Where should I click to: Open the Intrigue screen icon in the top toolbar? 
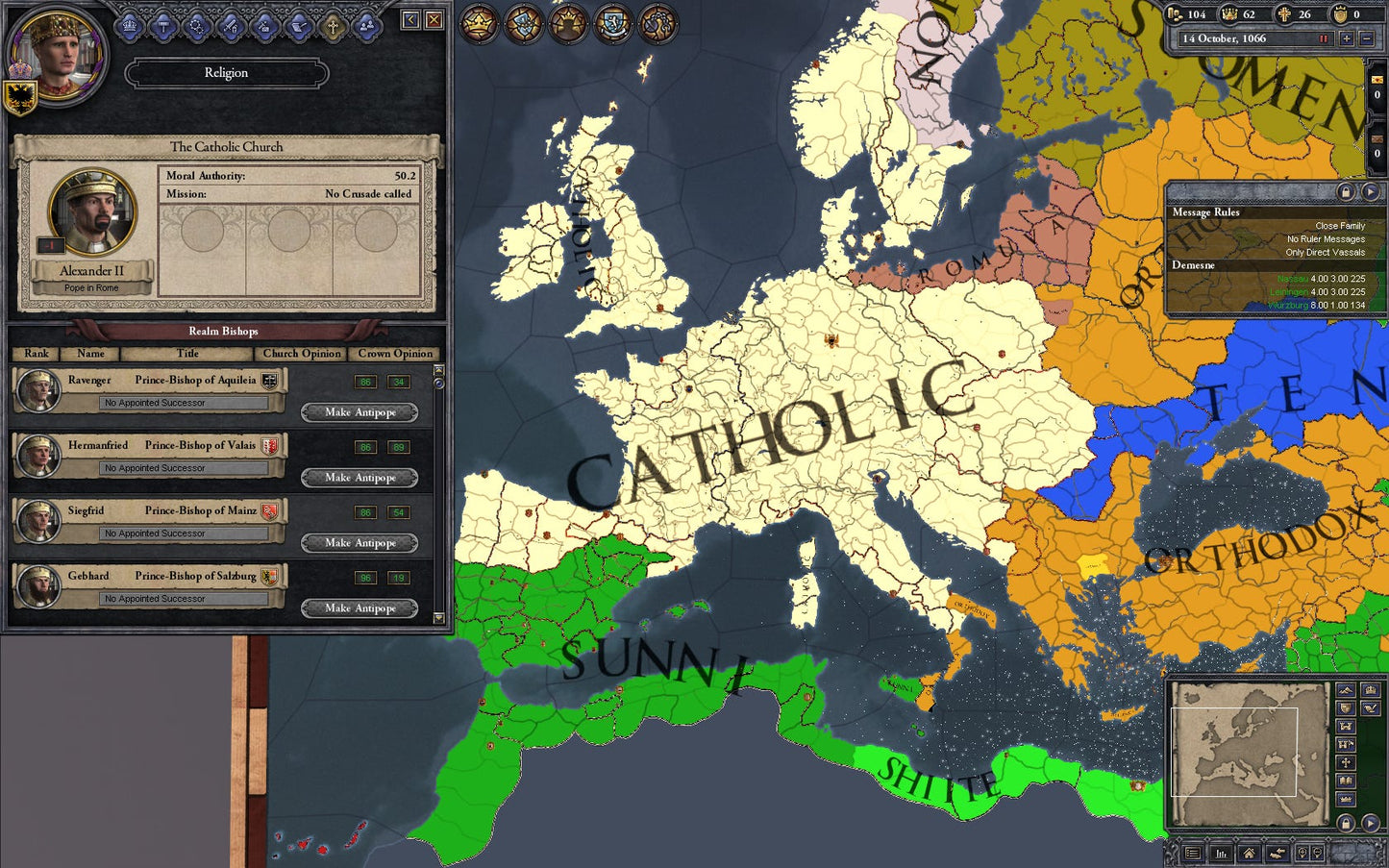263,24
